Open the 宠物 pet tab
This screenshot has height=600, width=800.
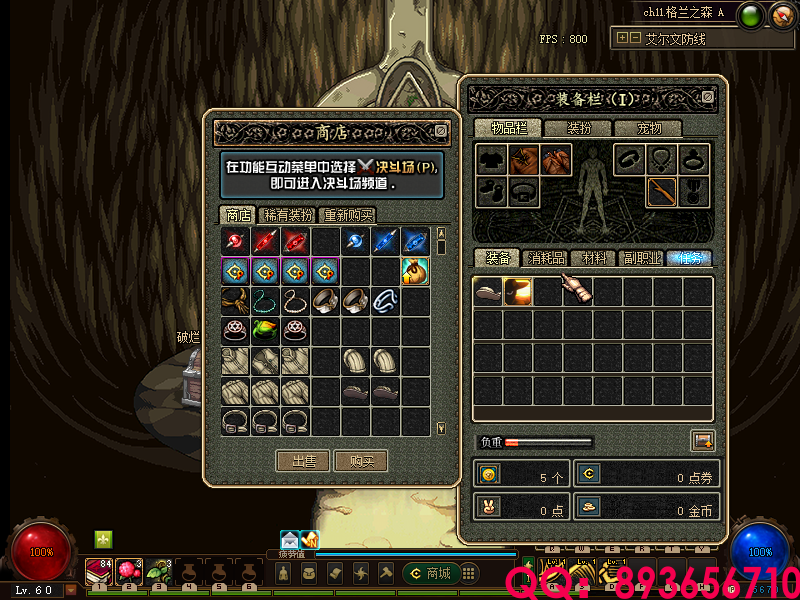[650, 128]
